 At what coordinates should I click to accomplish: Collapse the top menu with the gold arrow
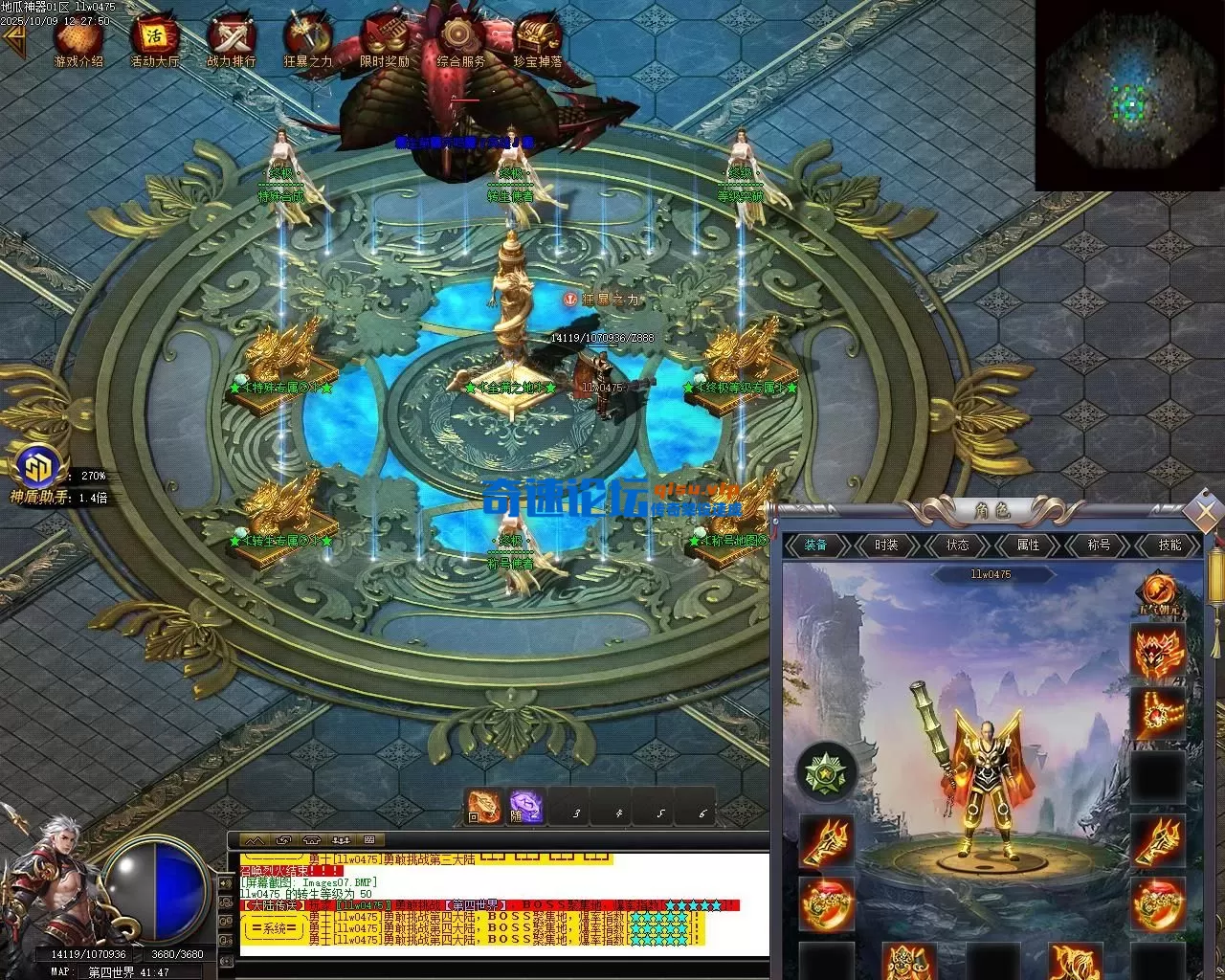[13, 39]
